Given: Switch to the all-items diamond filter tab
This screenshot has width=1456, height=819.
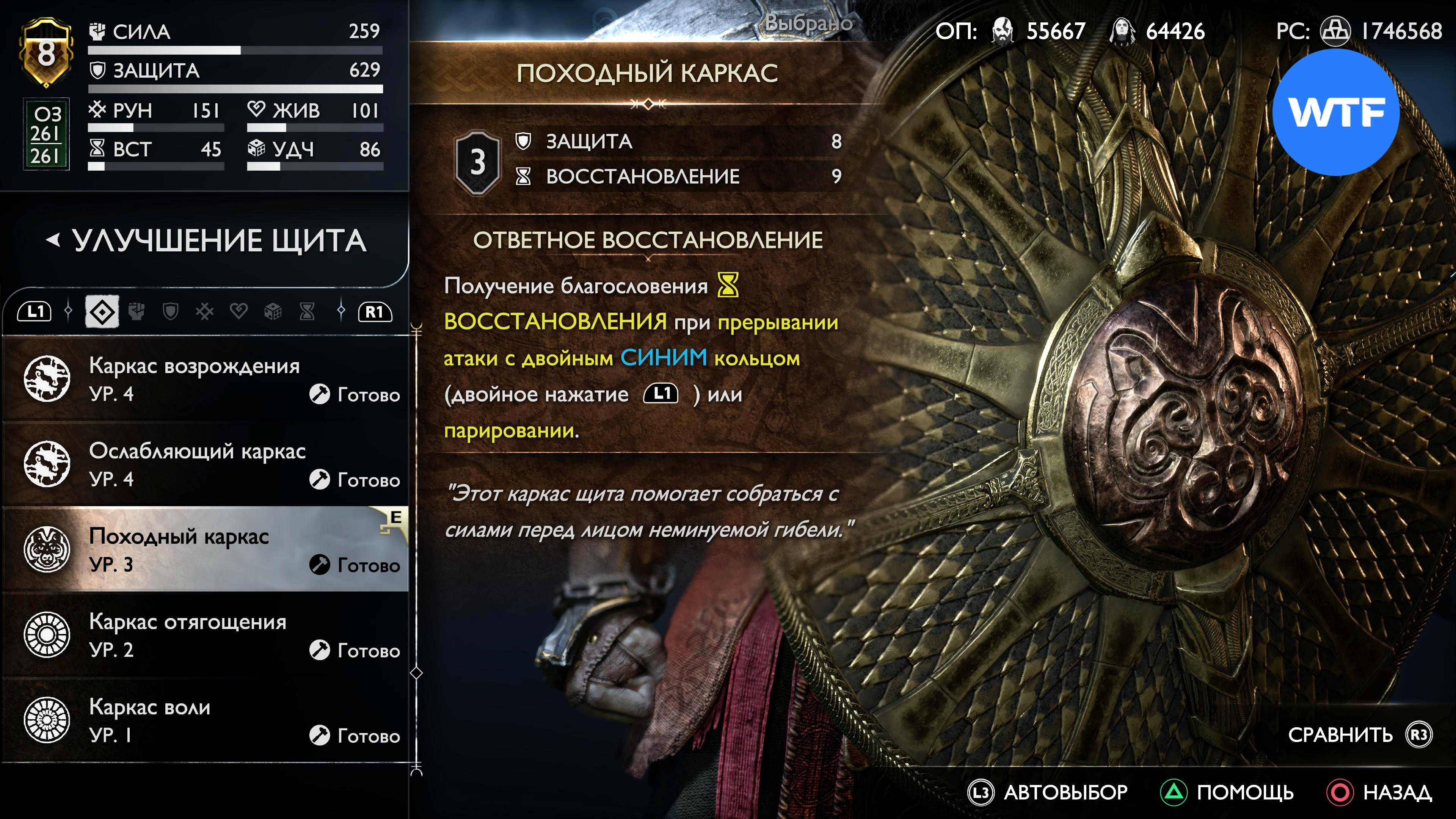Looking at the screenshot, I should tap(102, 311).
